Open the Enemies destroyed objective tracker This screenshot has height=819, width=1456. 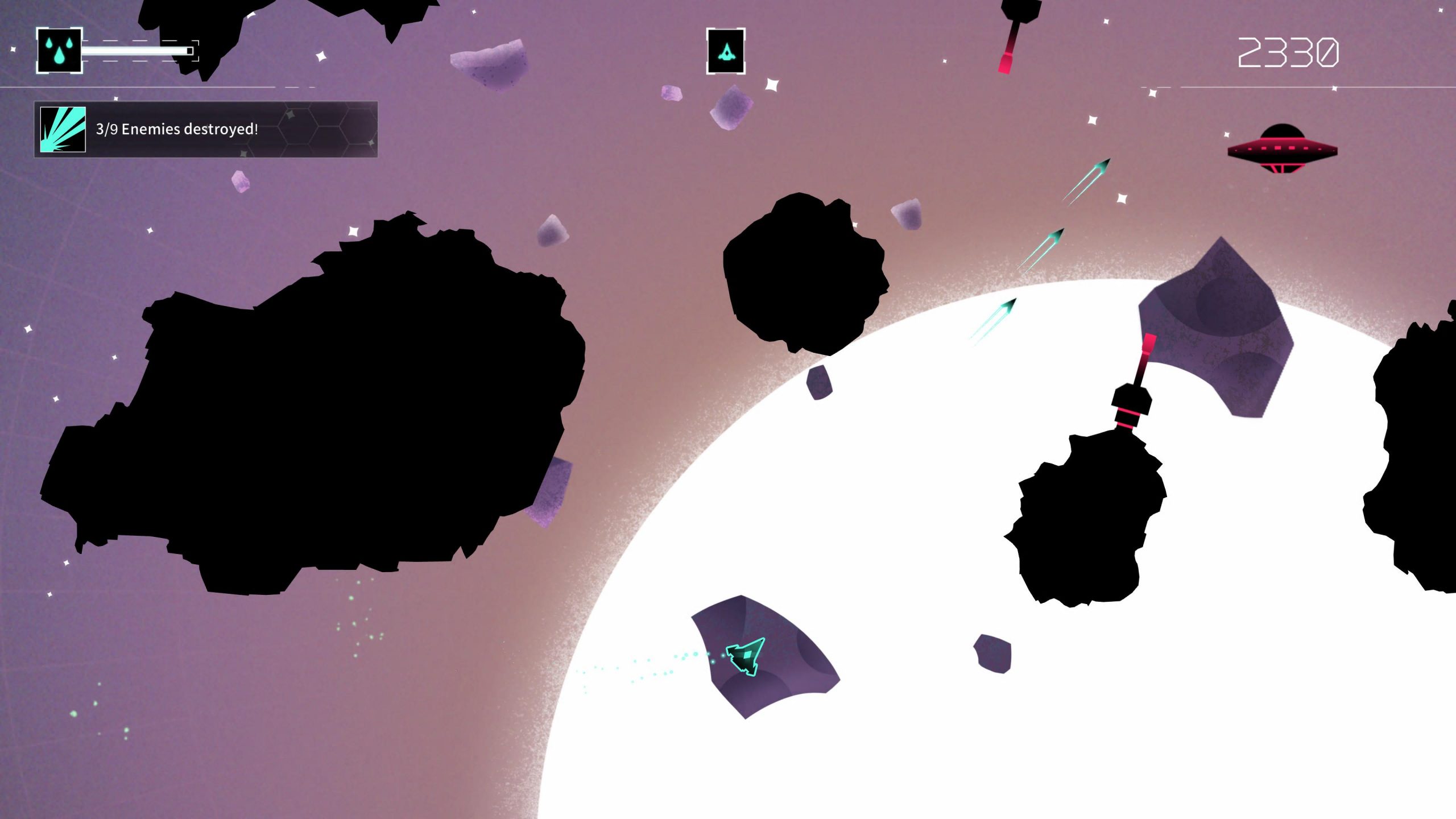(x=206, y=129)
